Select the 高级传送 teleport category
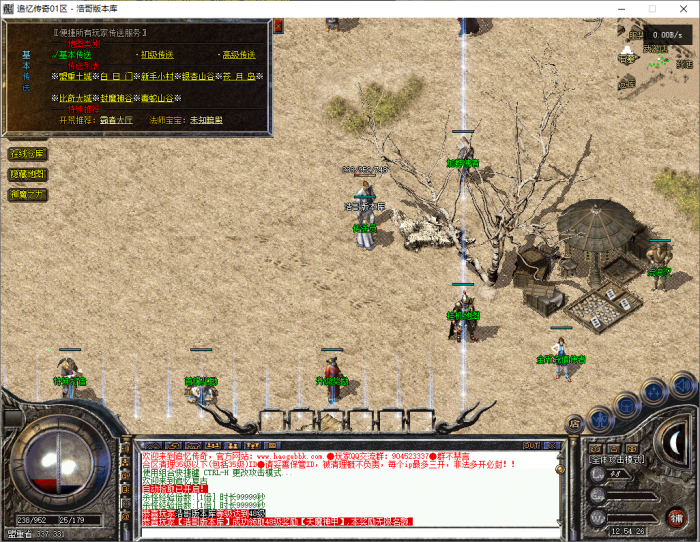This screenshot has height=542, width=700. pos(238,54)
